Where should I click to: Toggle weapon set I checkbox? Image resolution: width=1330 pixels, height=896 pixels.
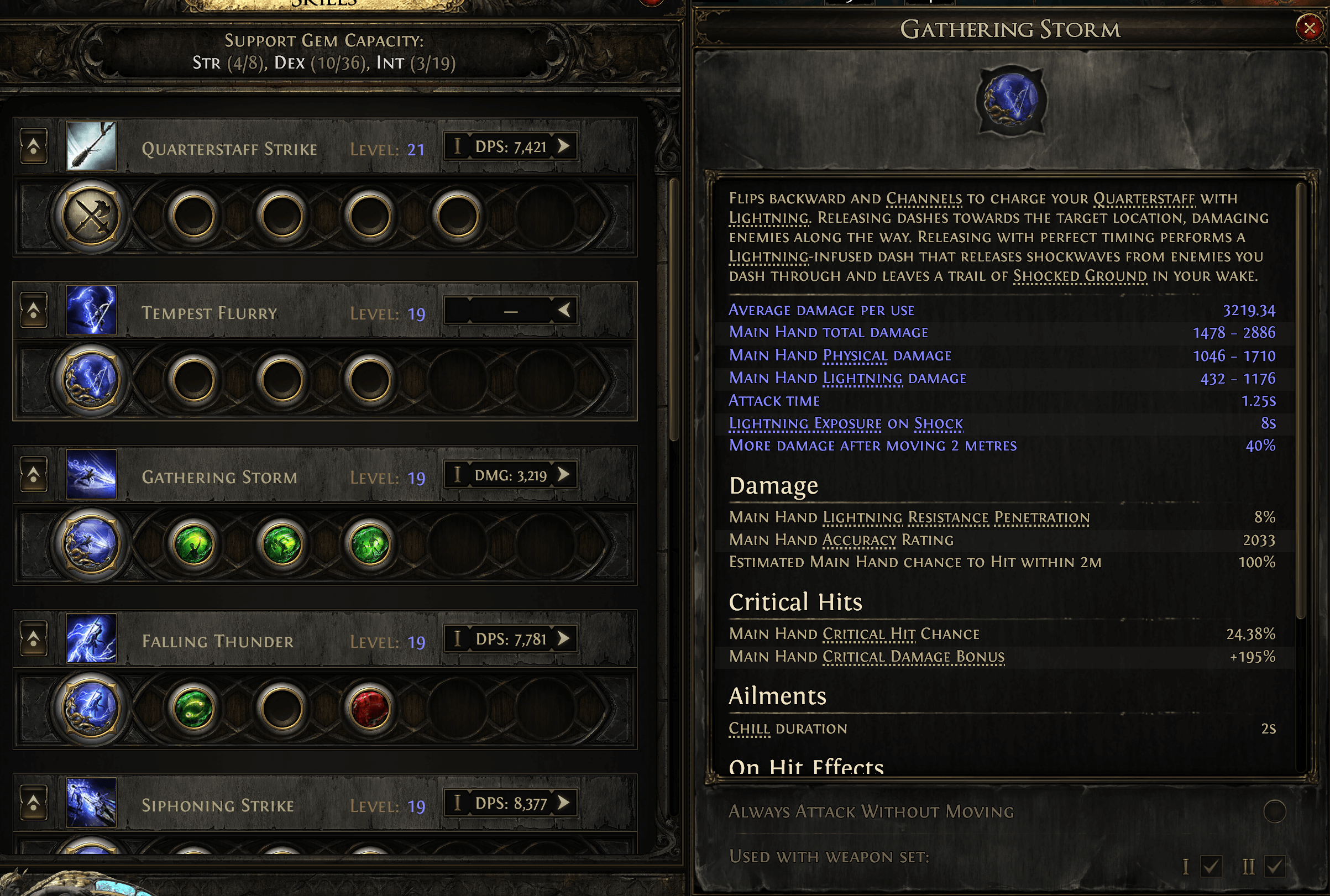tap(1211, 866)
